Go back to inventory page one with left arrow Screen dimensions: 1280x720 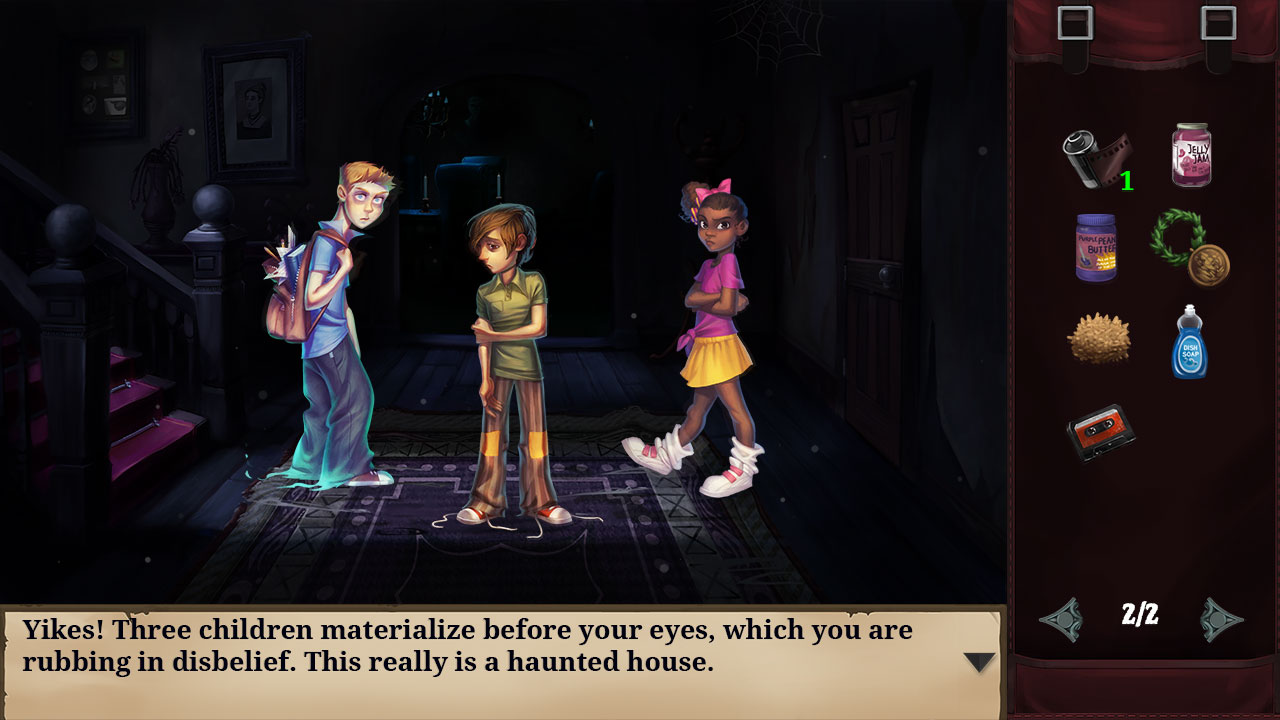(1063, 619)
